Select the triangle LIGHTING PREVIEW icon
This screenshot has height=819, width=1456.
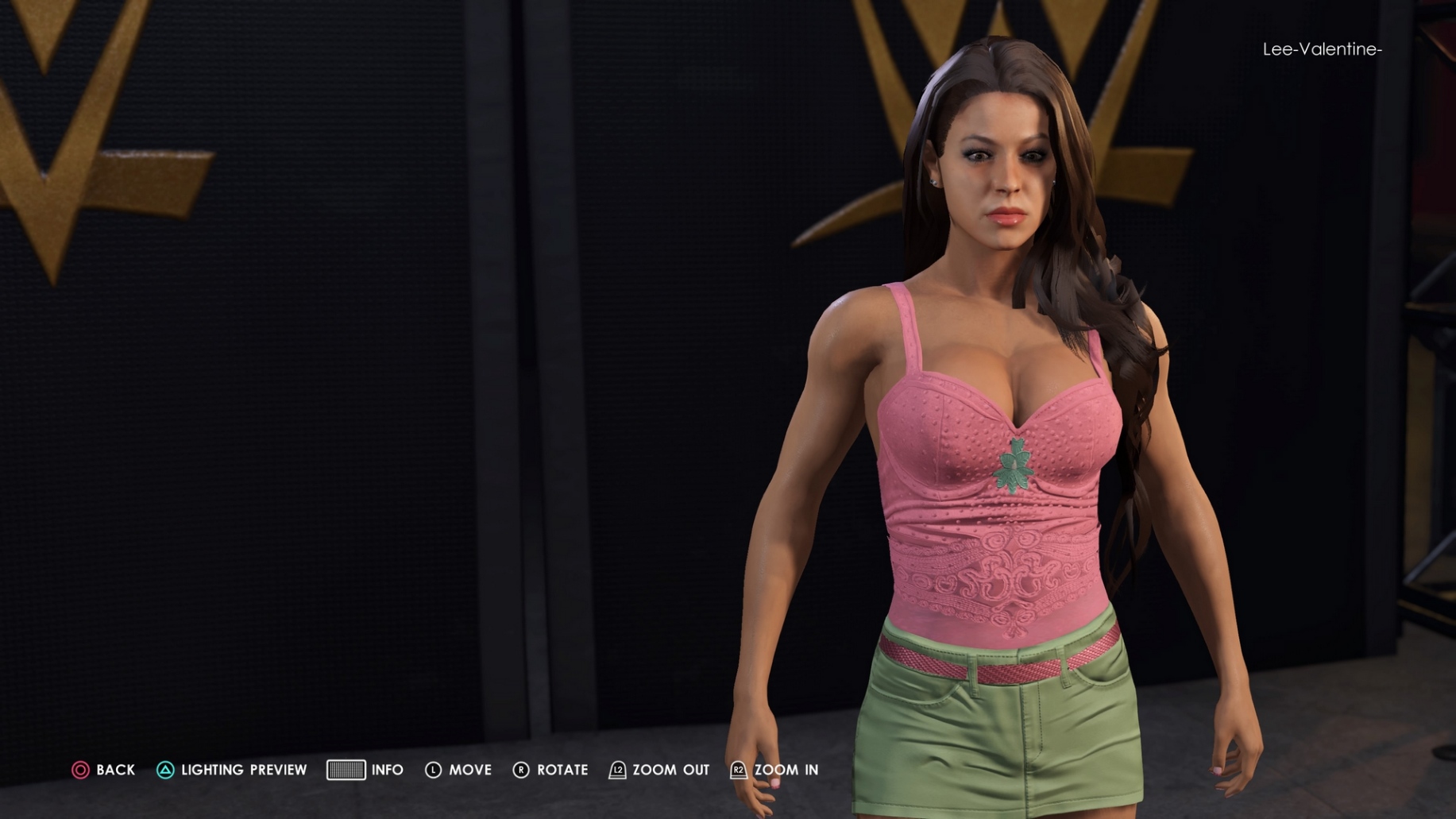[x=165, y=770]
